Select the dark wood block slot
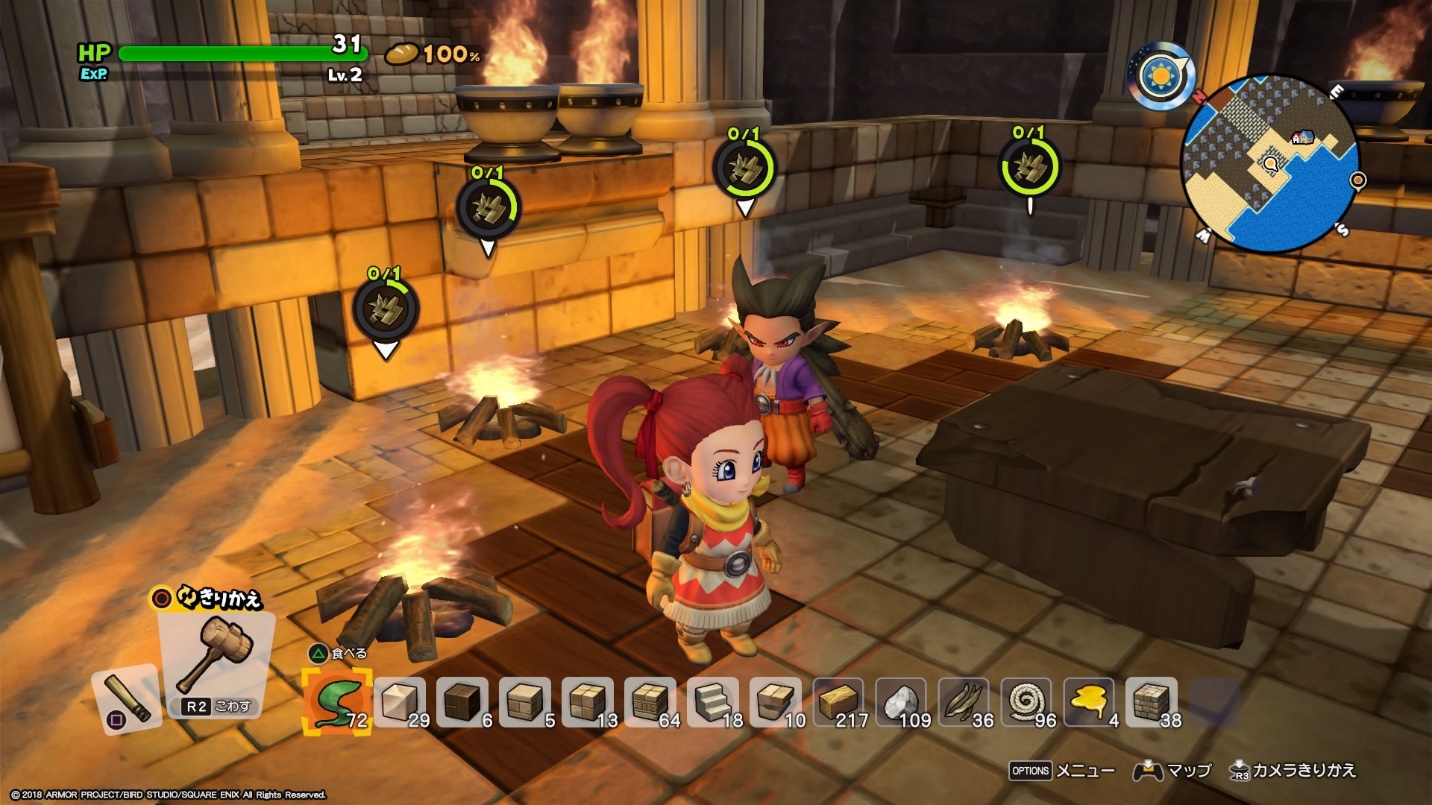The width and height of the screenshot is (1432, 805). tap(462, 702)
